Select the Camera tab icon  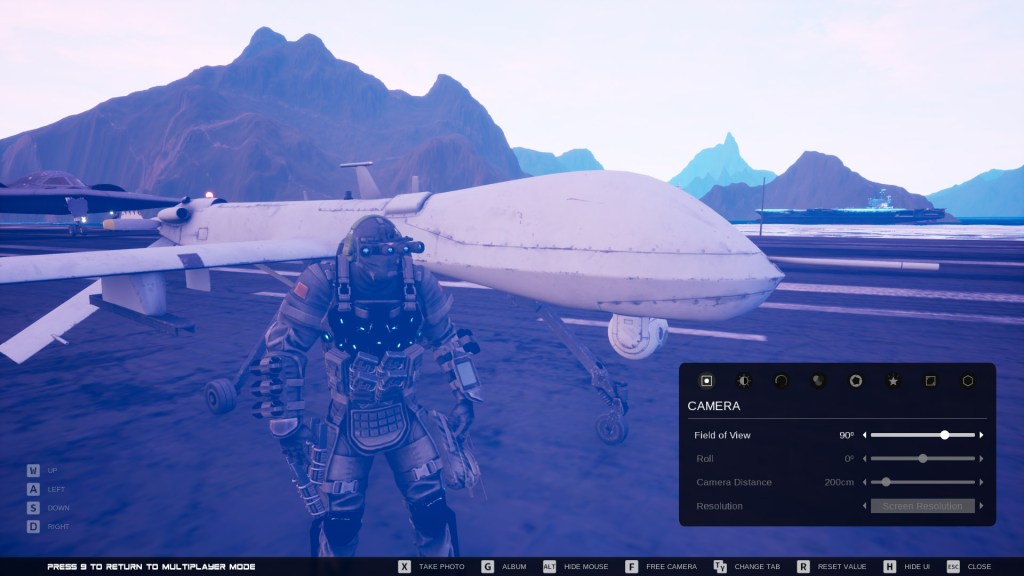706,381
